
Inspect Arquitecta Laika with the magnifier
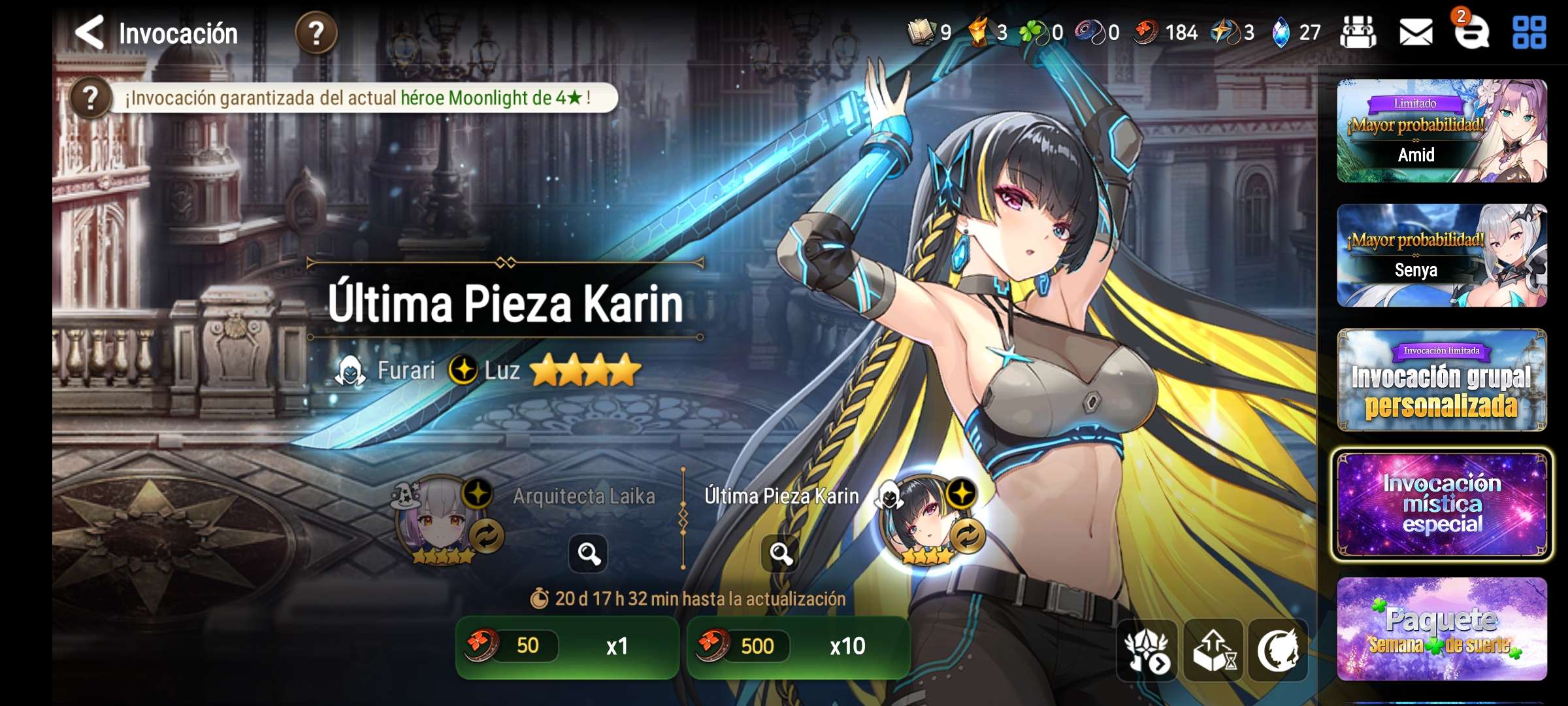pos(588,554)
